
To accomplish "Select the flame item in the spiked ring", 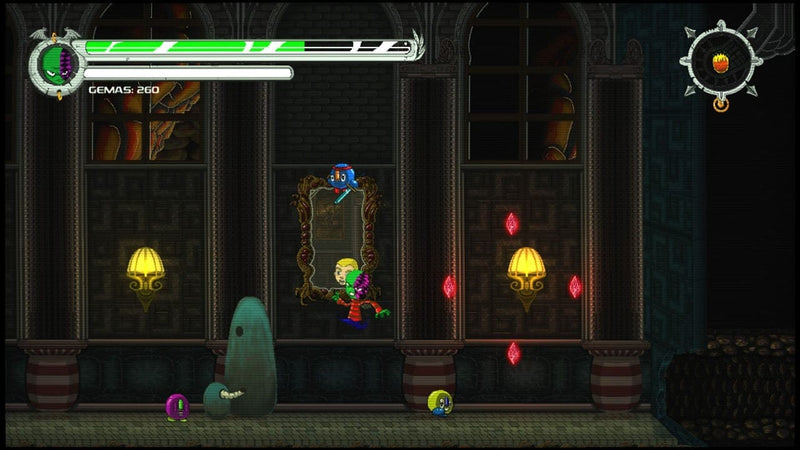I will pos(720,64).
